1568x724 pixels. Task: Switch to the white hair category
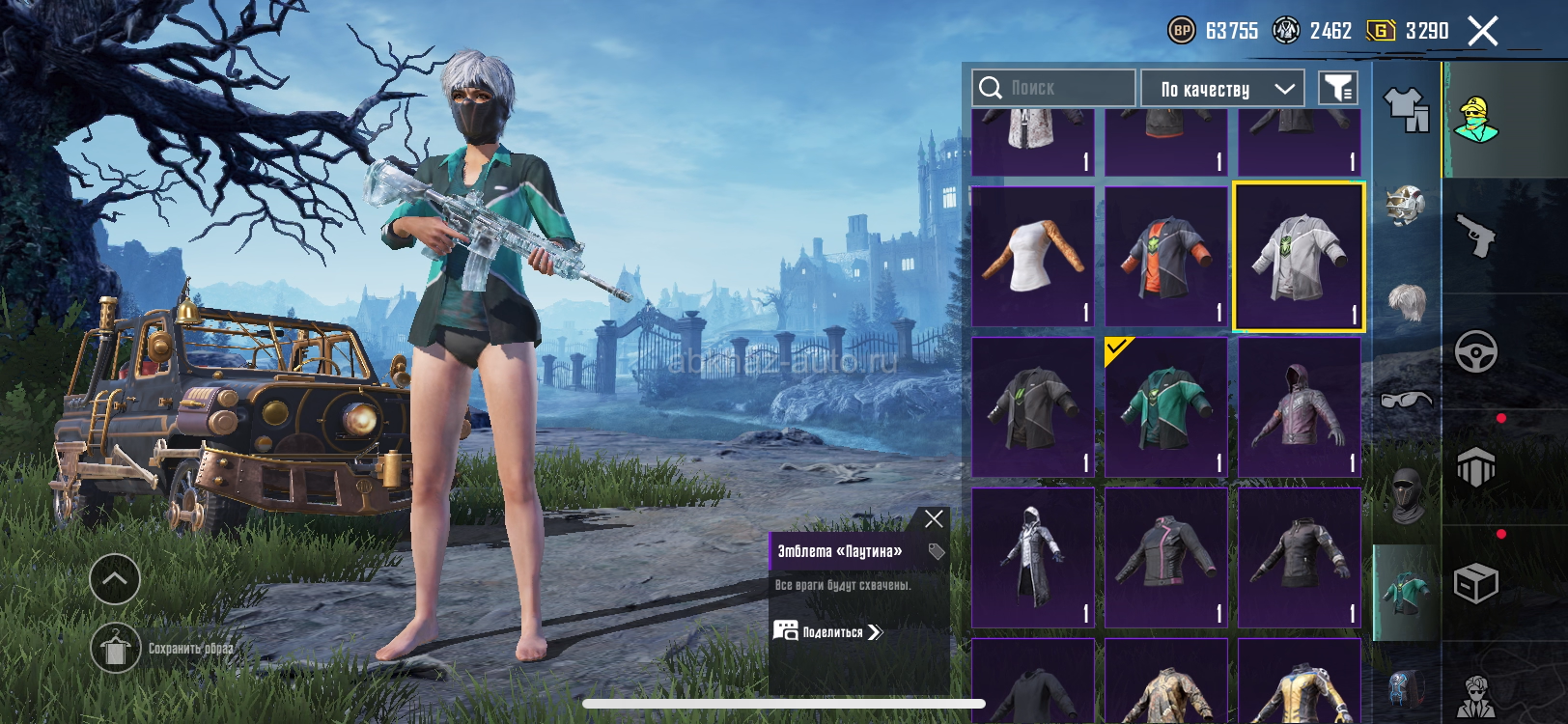pos(1407,301)
